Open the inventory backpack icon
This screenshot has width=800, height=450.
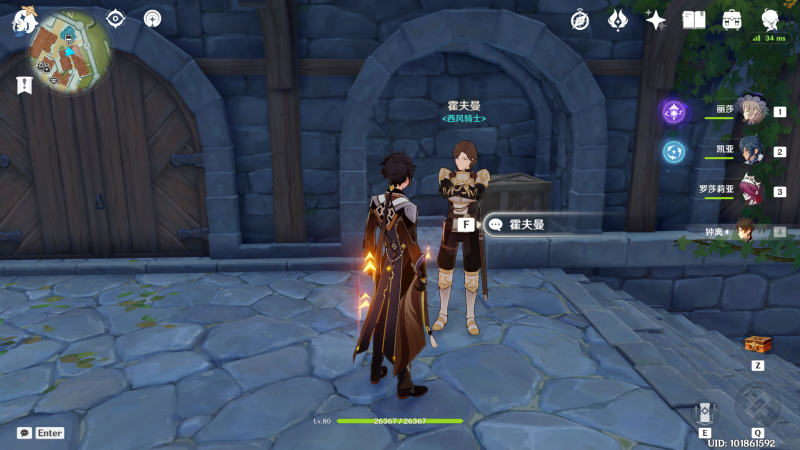pos(732,19)
